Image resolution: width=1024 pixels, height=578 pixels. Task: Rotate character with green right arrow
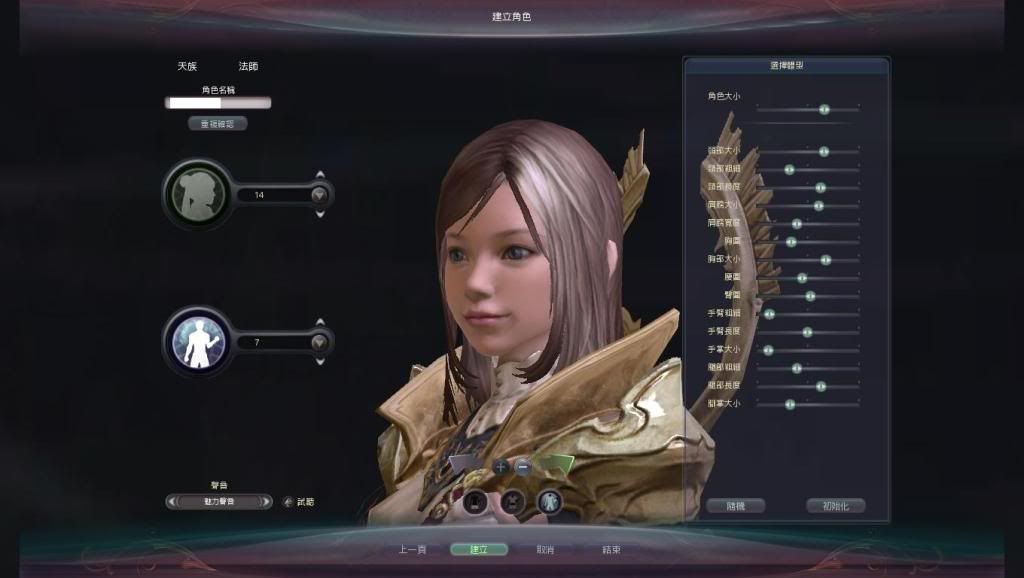[x=557, y=463]
